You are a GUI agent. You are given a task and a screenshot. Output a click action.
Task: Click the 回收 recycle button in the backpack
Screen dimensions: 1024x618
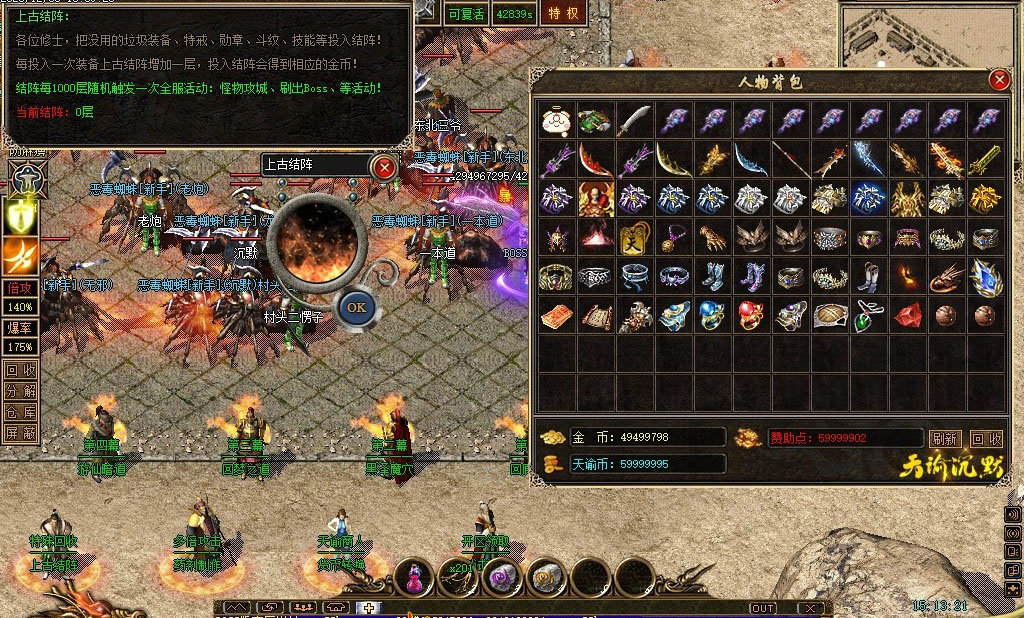pos(986,439)
